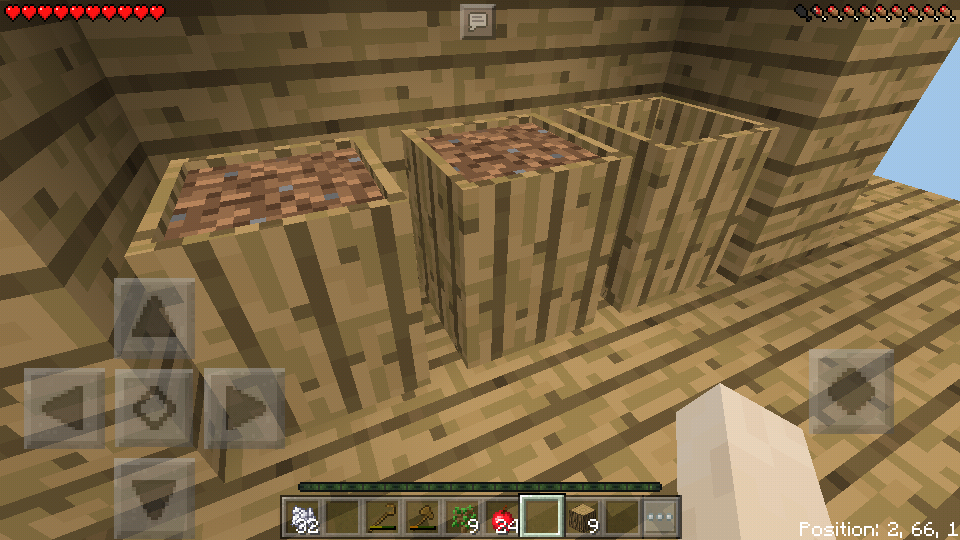Select the apple stack of 24
Image resolution: width=960 pixels, height=540 pixels.
point(502,517)
